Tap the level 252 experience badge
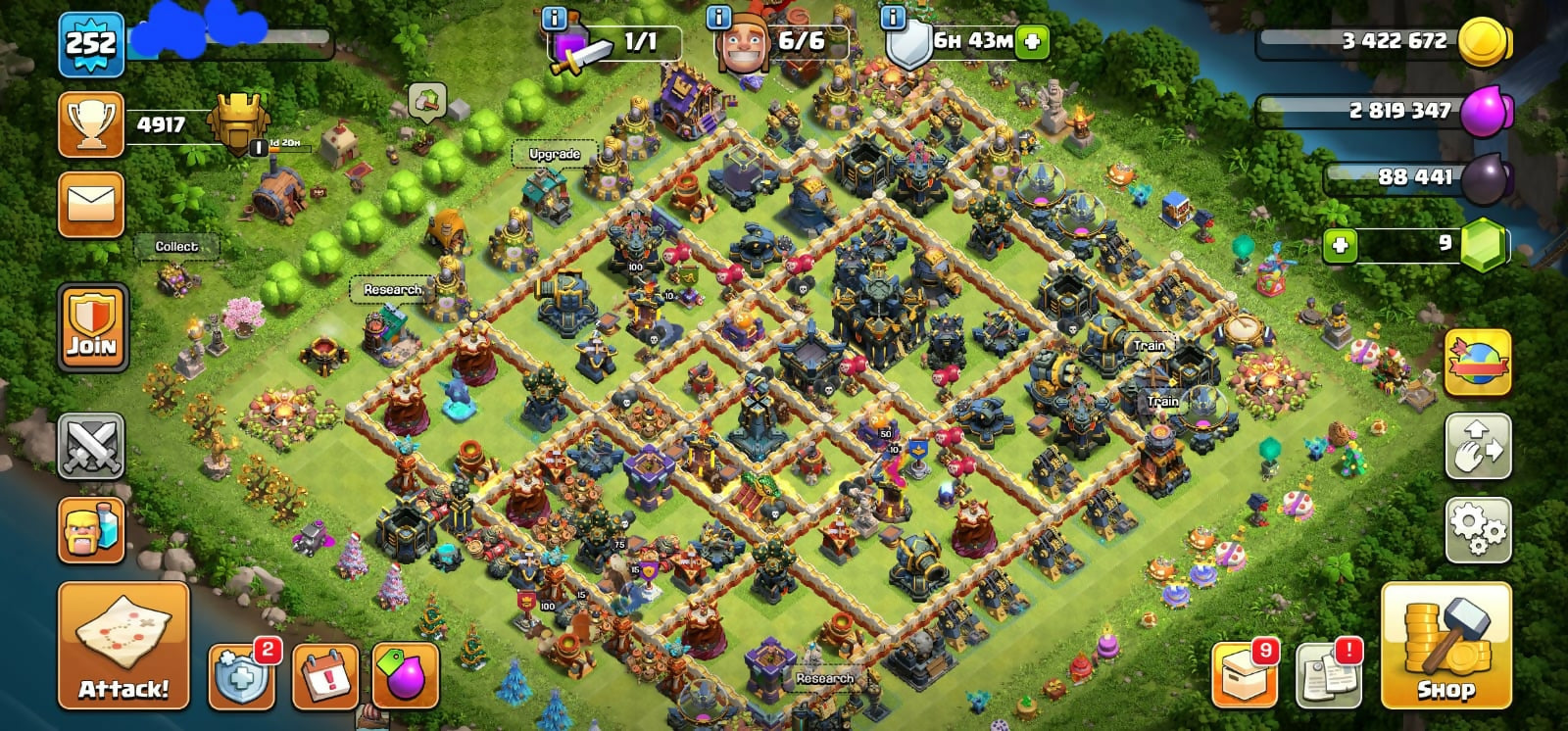 click(91, 44)
